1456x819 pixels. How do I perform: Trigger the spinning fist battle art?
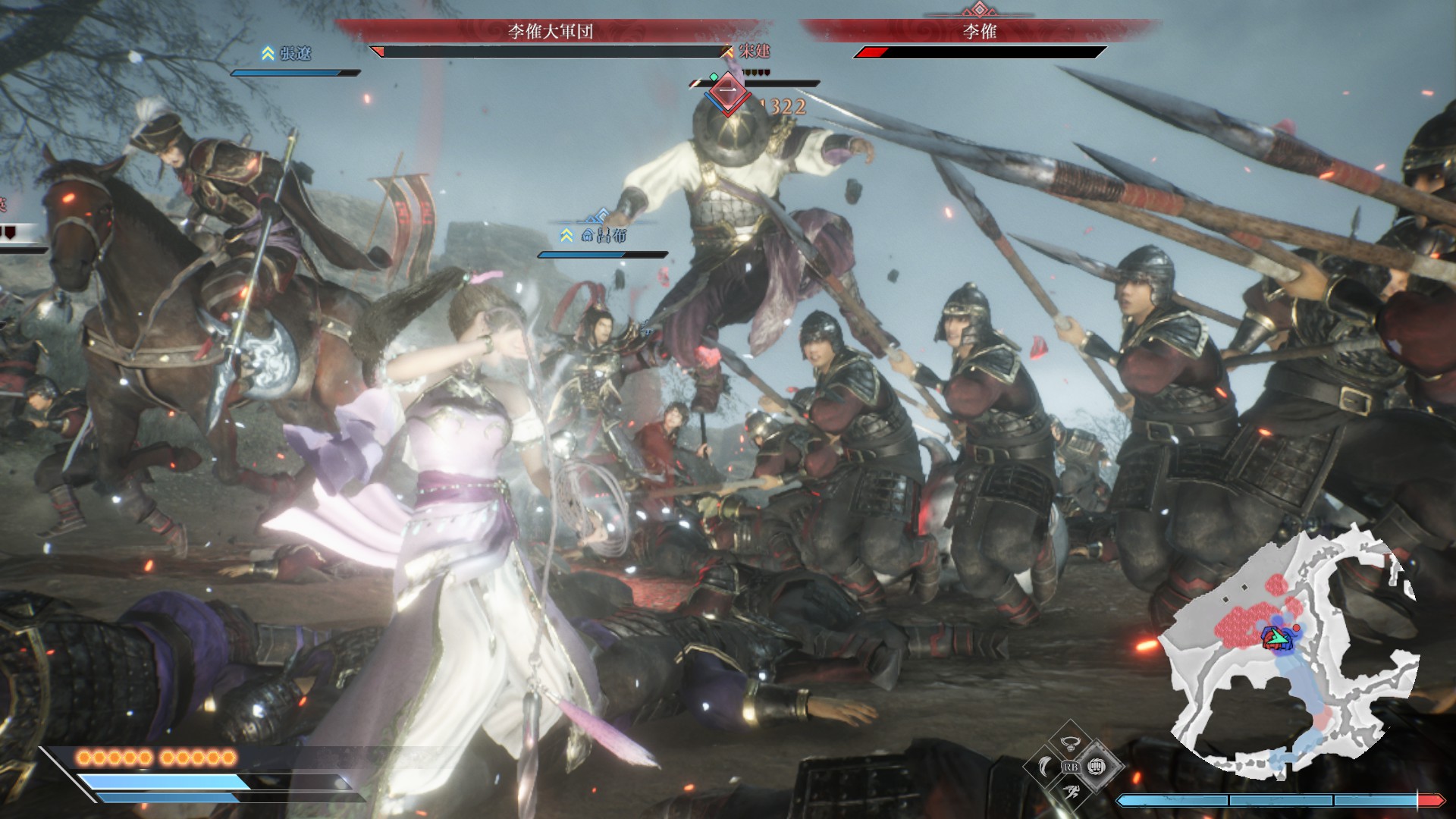pos(1094,767)
